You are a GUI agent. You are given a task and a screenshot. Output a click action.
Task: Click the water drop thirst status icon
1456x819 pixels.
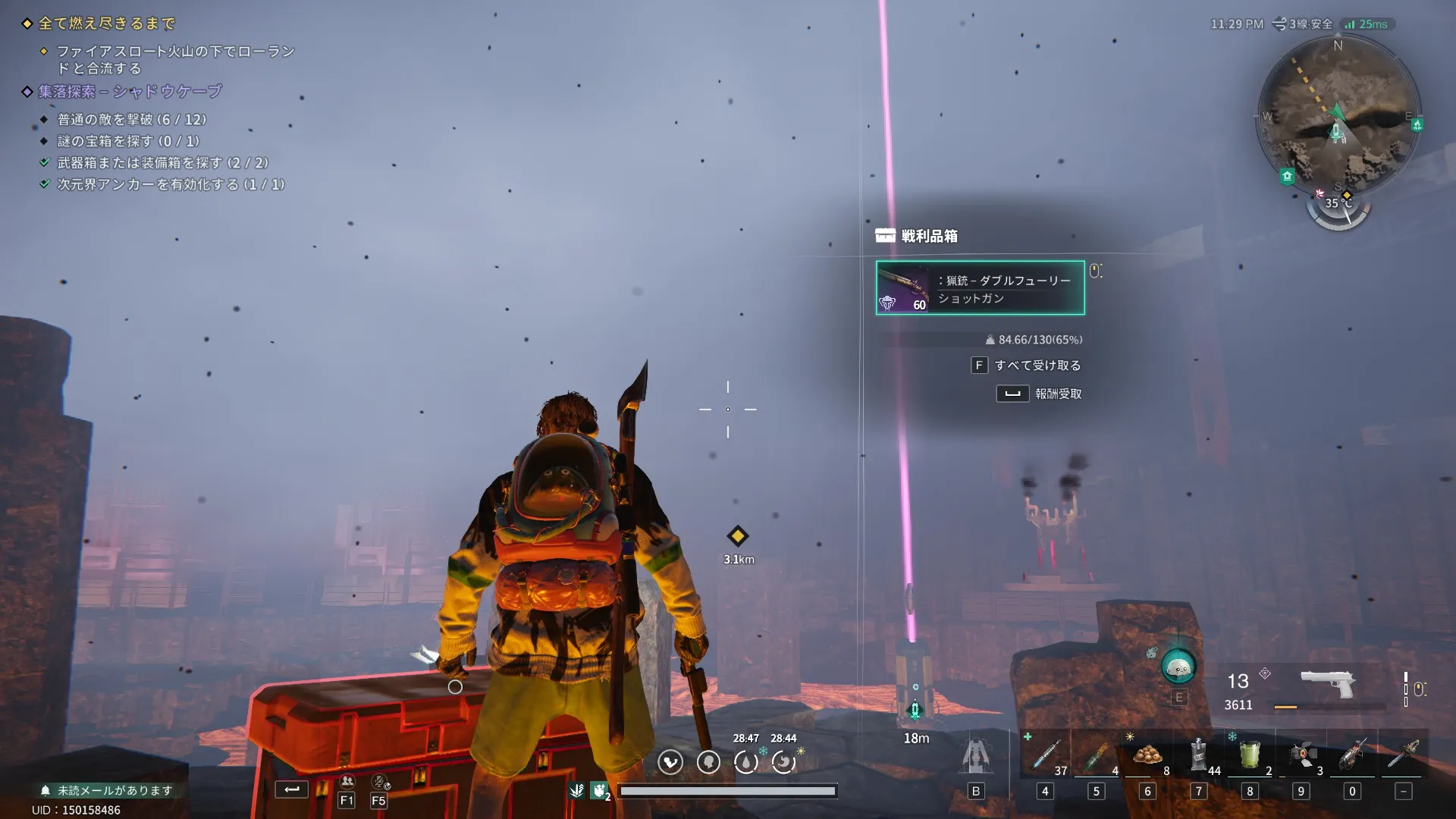pos(746,761)
